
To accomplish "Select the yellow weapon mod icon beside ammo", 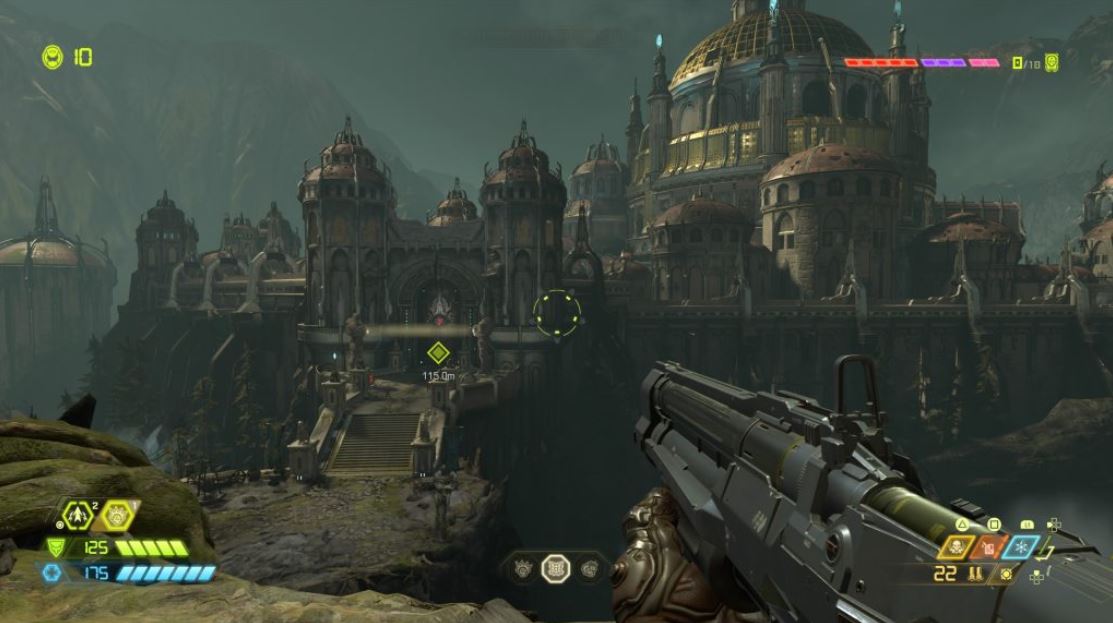I will coord(1005,574).
